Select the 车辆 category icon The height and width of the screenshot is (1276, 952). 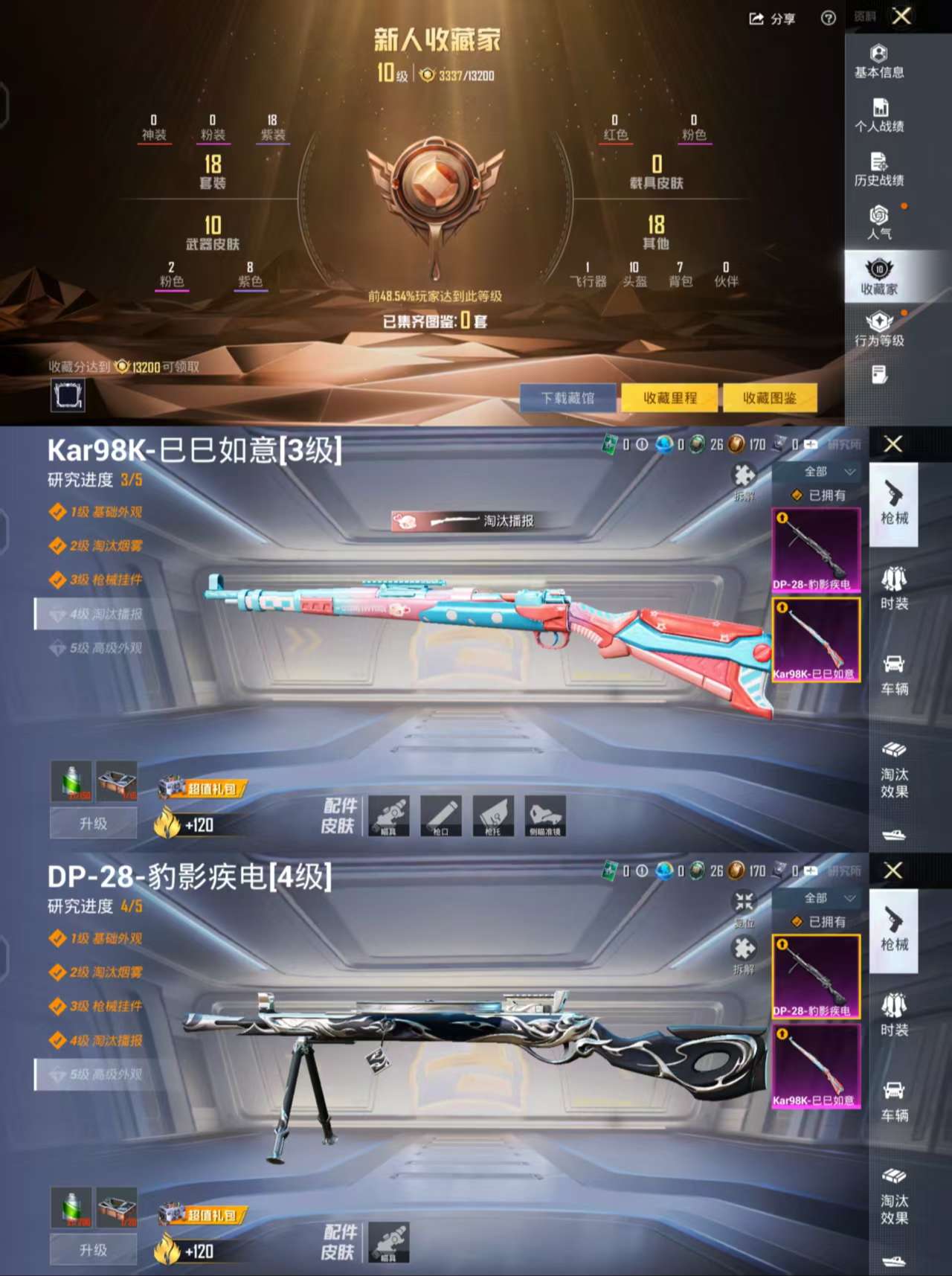click(x=895, y=676)
